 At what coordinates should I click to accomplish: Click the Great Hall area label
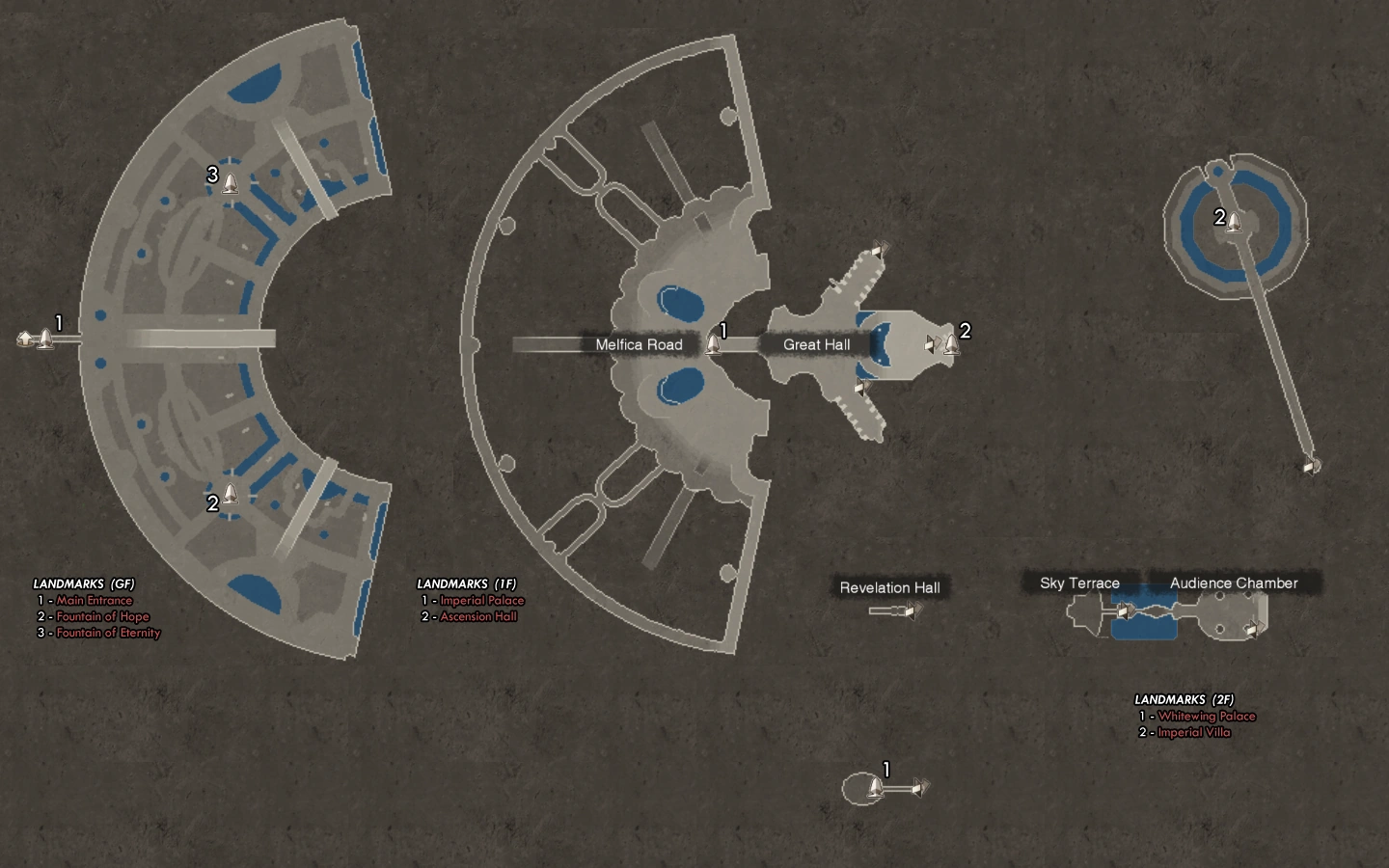(816, 344)
